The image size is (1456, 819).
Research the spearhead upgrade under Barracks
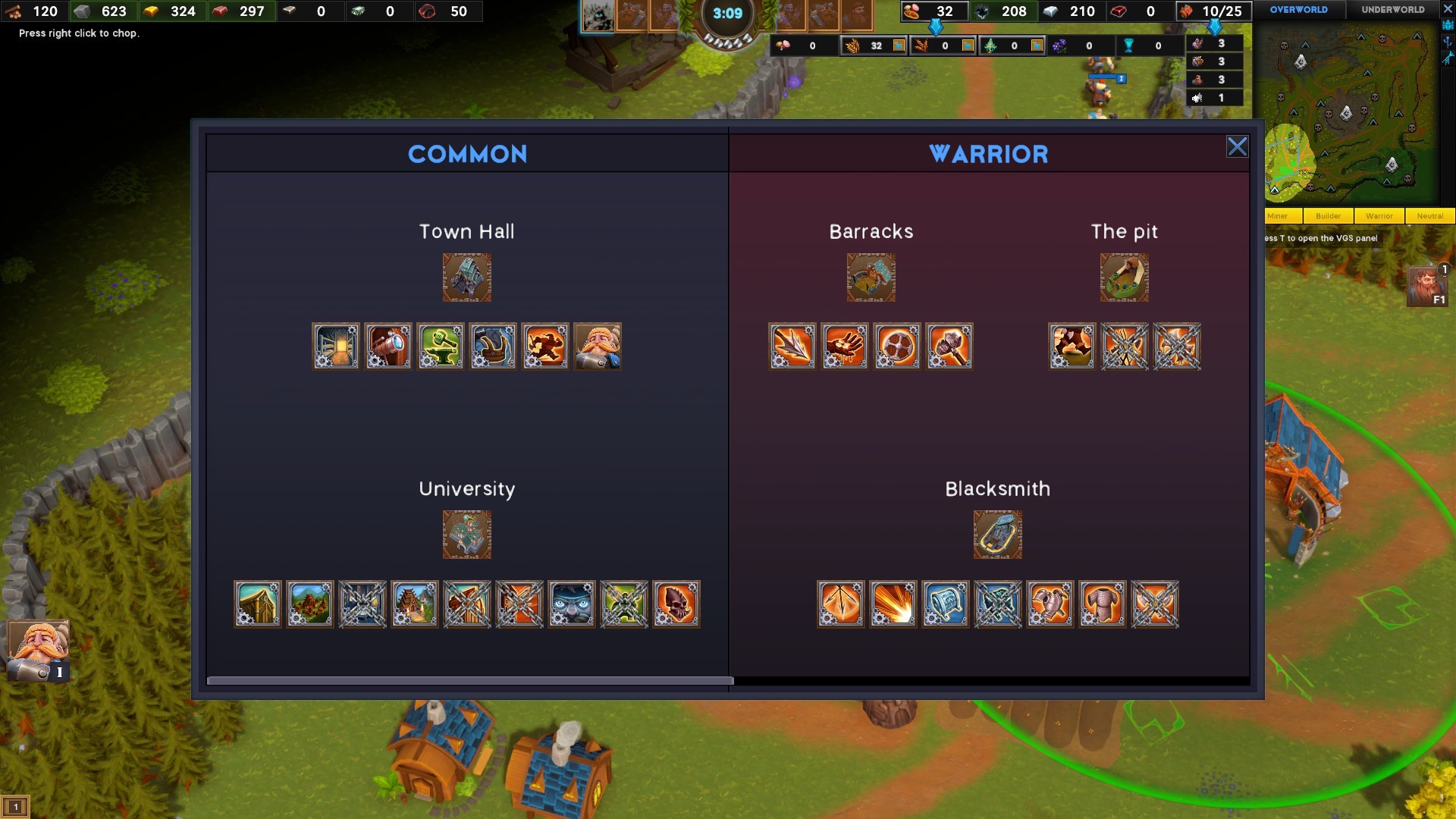(792, 347)
